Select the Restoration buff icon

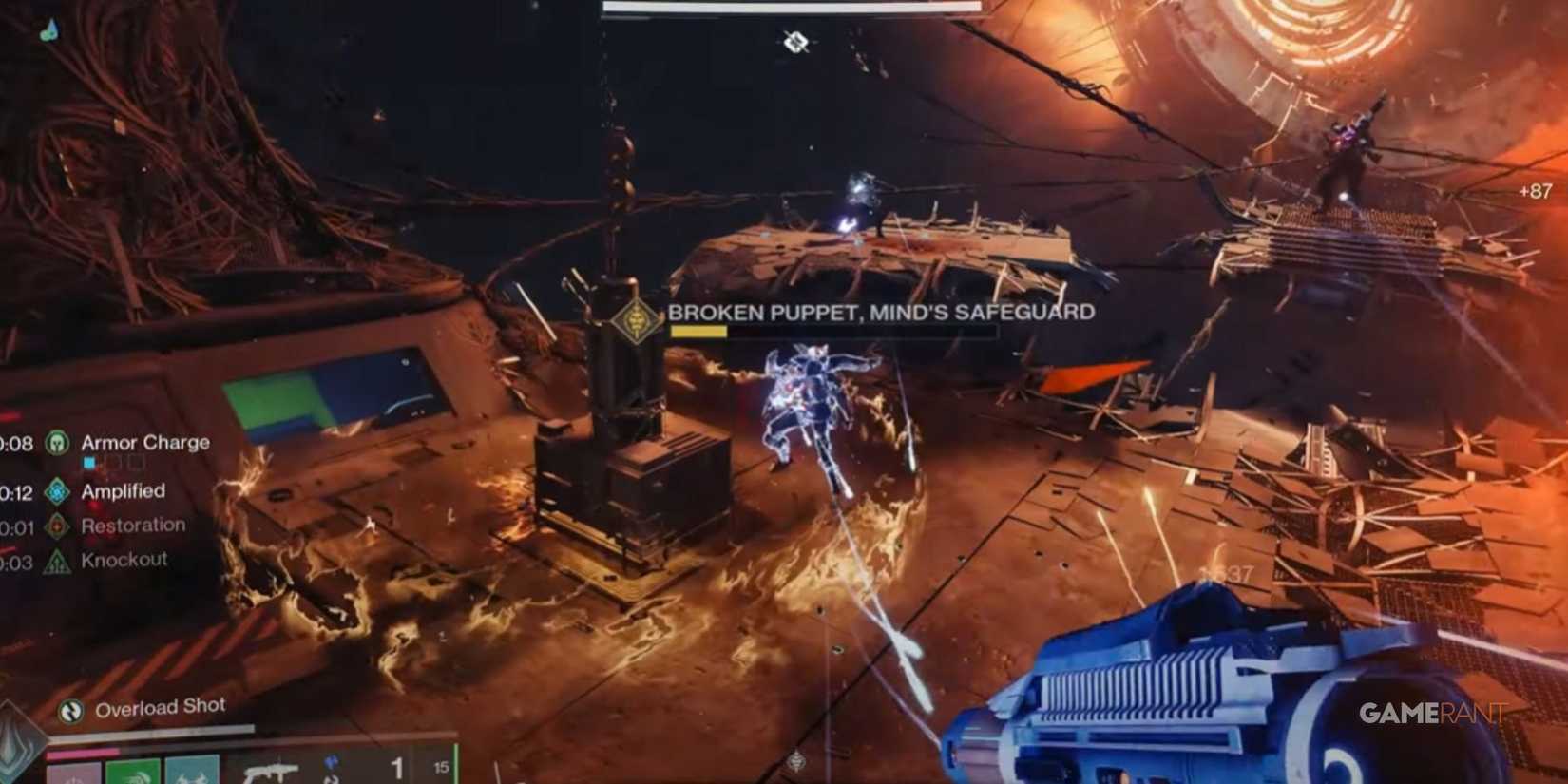tap(57, 525)
